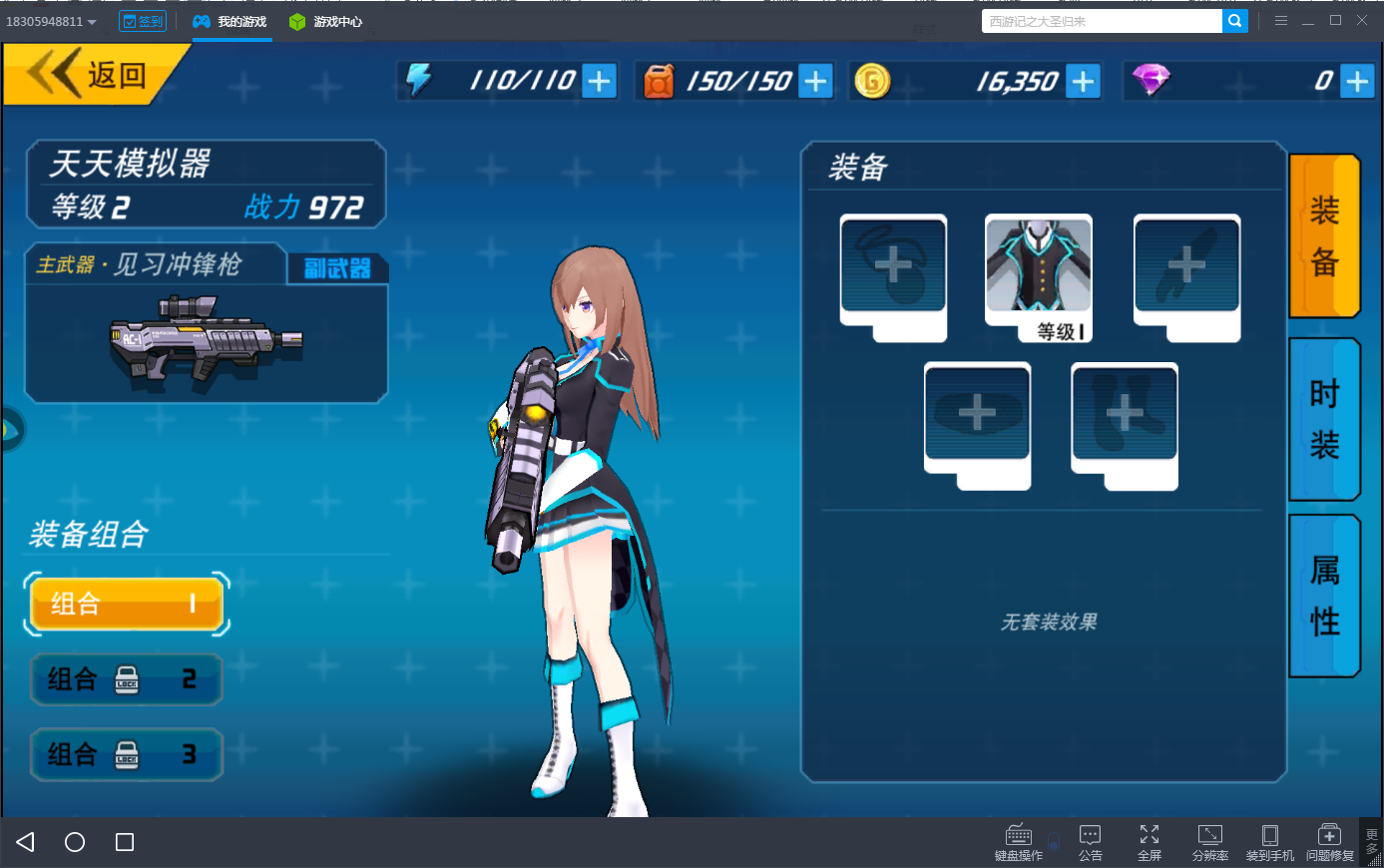Open the 签到 sign-in button
This screenshot has height=868, width=1384.
[143, 21]
